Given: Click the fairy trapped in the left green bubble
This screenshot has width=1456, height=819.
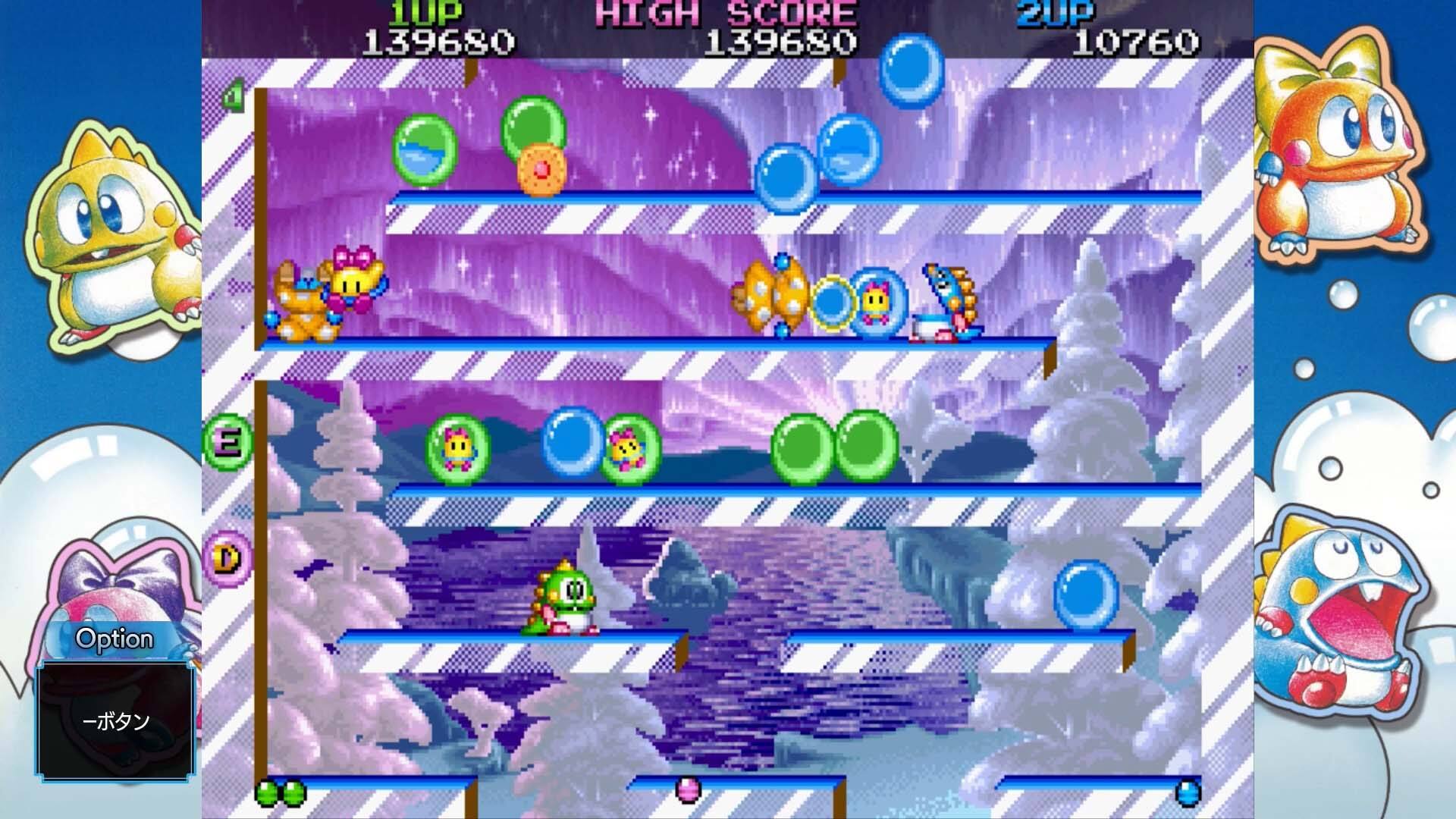Looking at the screenshot, I should coord(458,449).
